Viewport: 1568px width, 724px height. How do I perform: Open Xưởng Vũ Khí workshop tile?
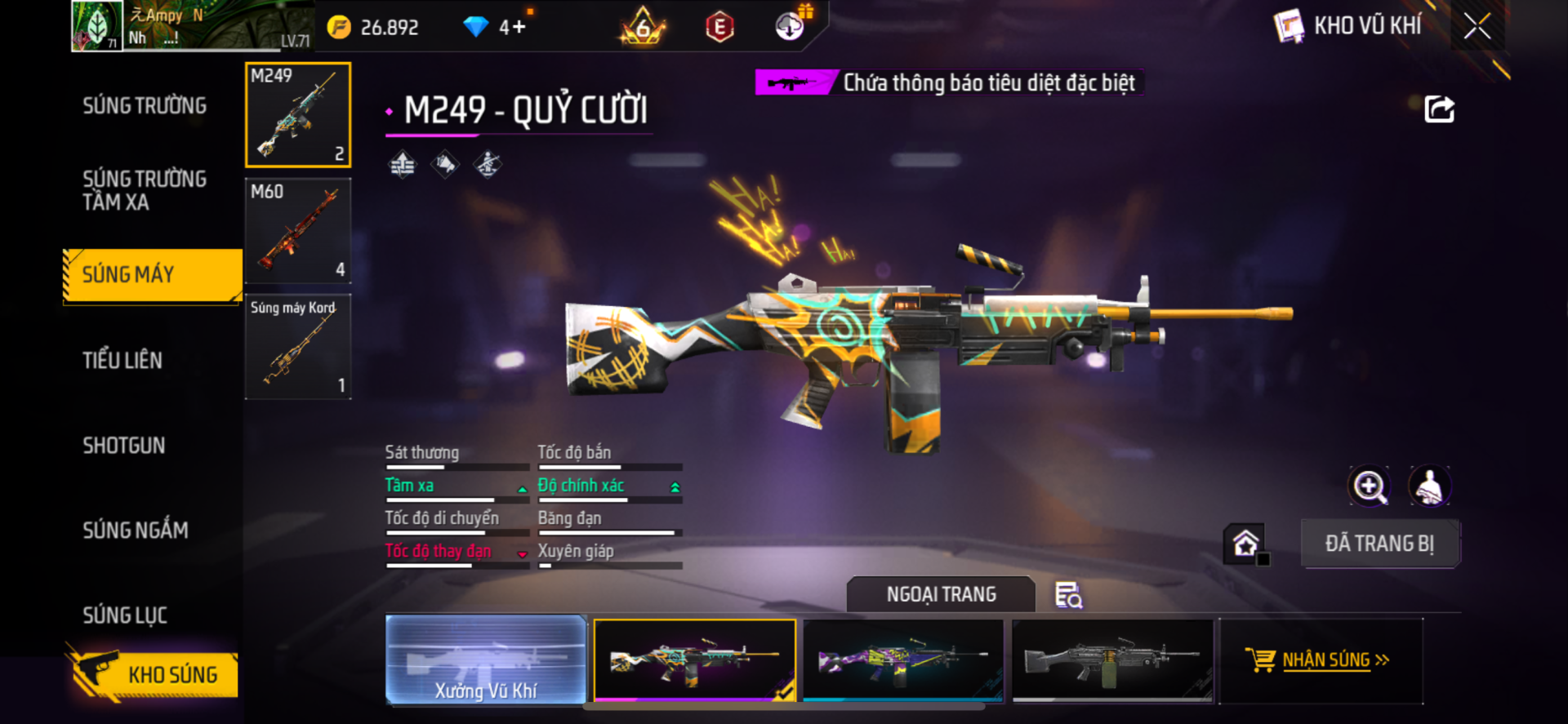[486, 660]
